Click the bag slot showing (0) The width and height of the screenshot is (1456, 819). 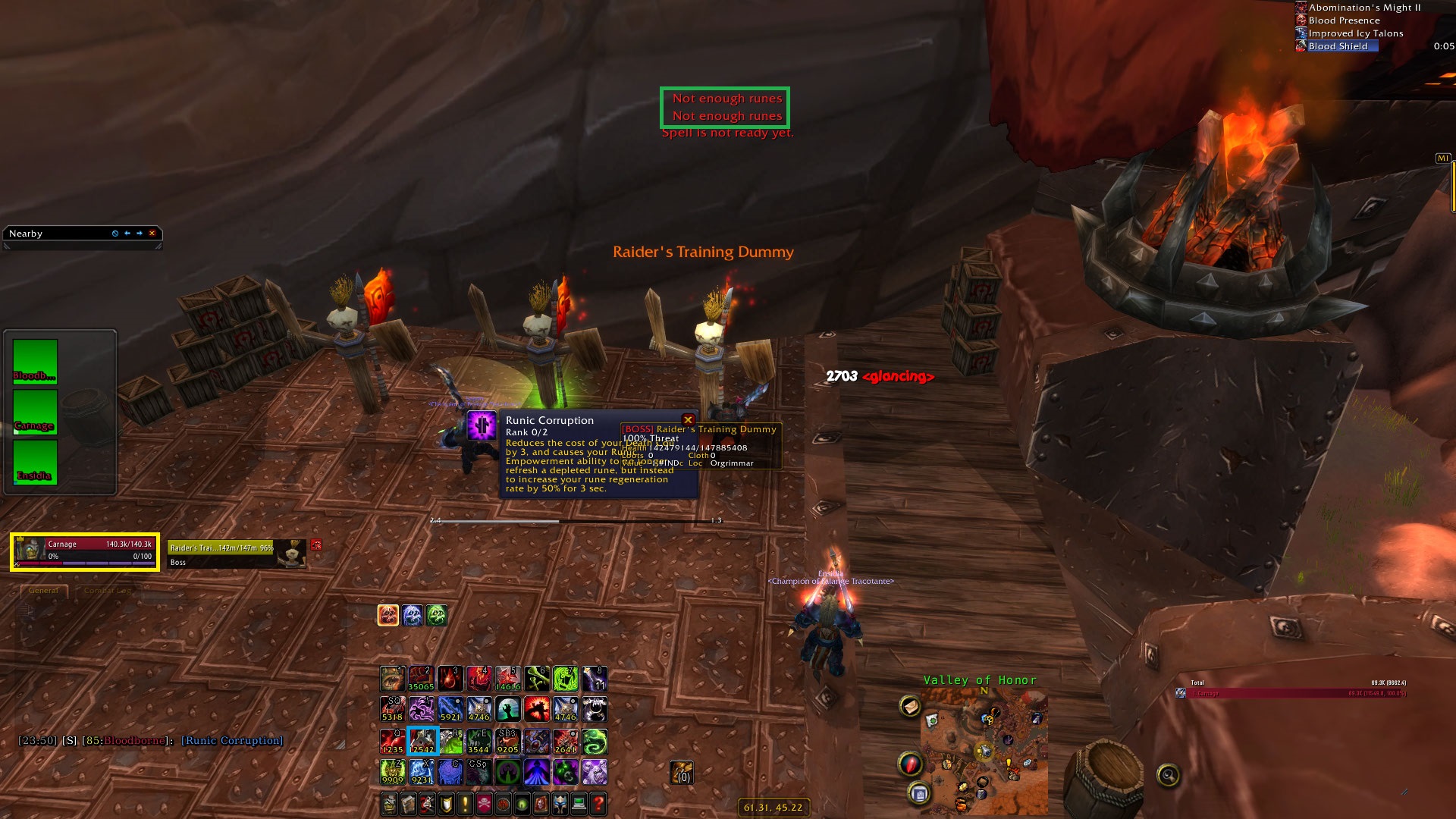click(681, 773)
